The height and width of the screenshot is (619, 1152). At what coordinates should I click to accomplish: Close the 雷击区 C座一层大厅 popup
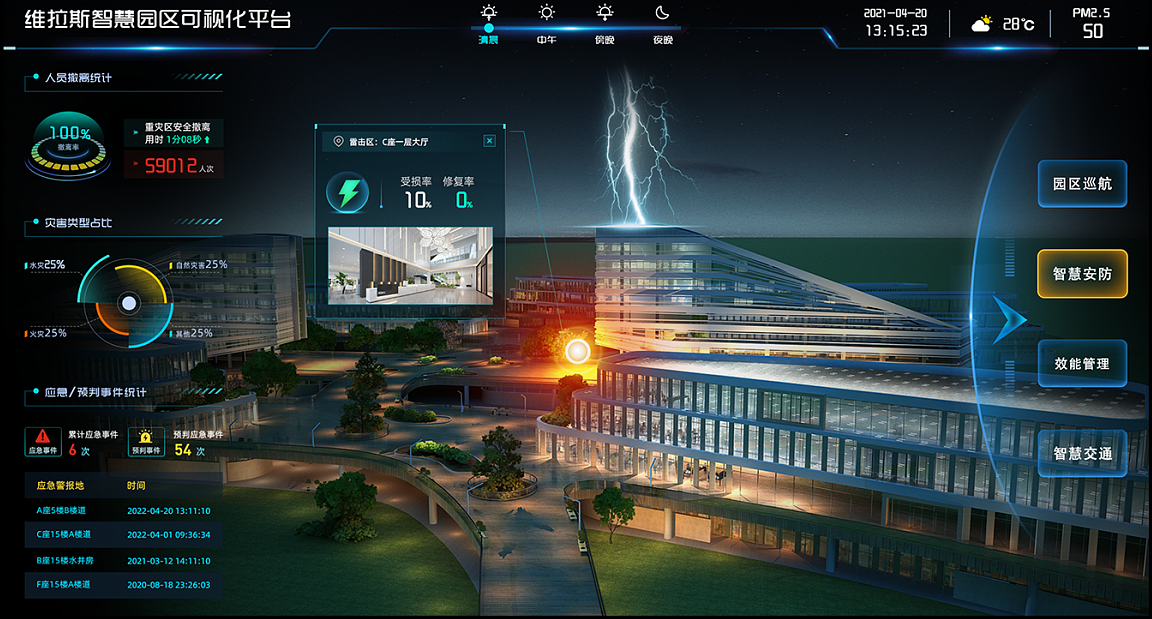[x=489, y=141]
